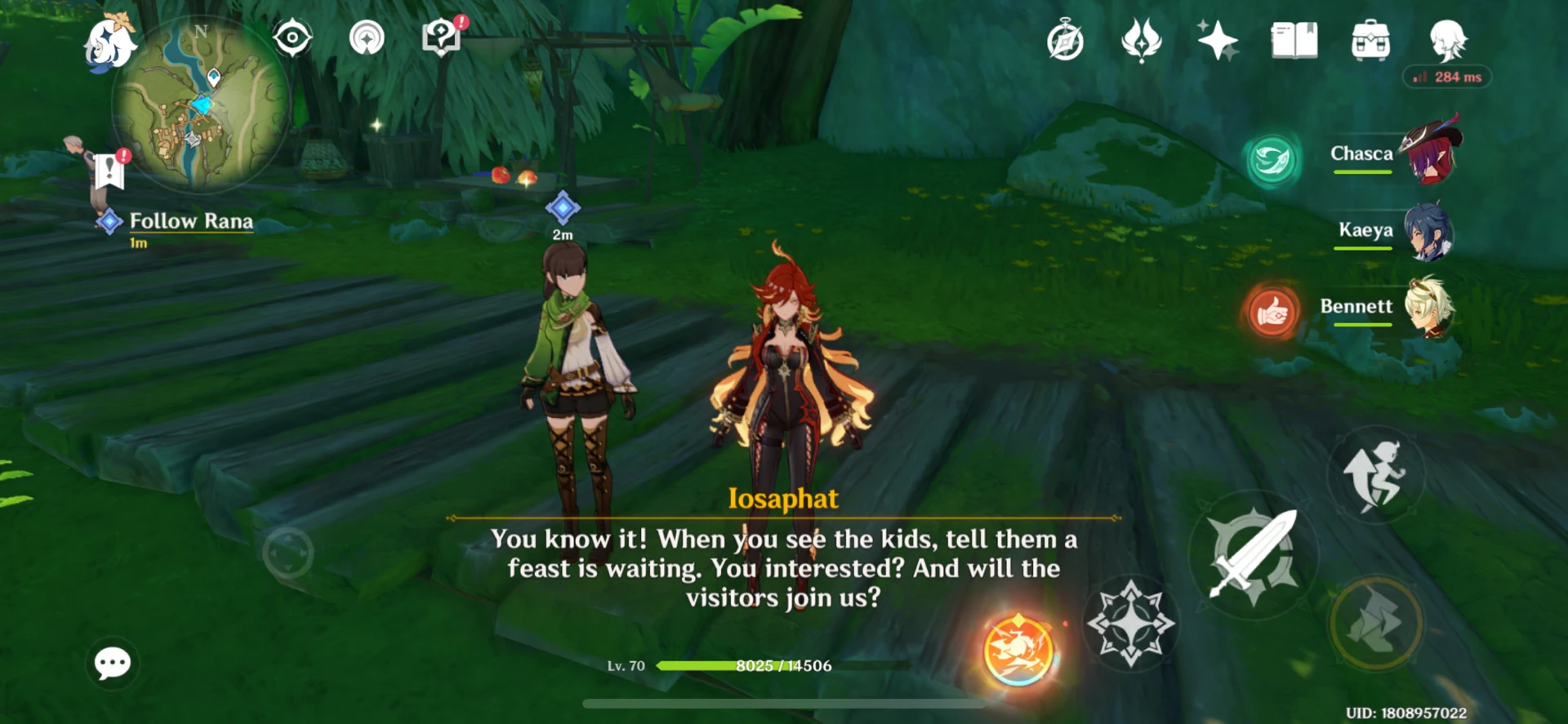The height and width of the screenshot is (724, 1568).
Task: Open the compass-shaped guide icon
Action: click(x=1067, y=39)
